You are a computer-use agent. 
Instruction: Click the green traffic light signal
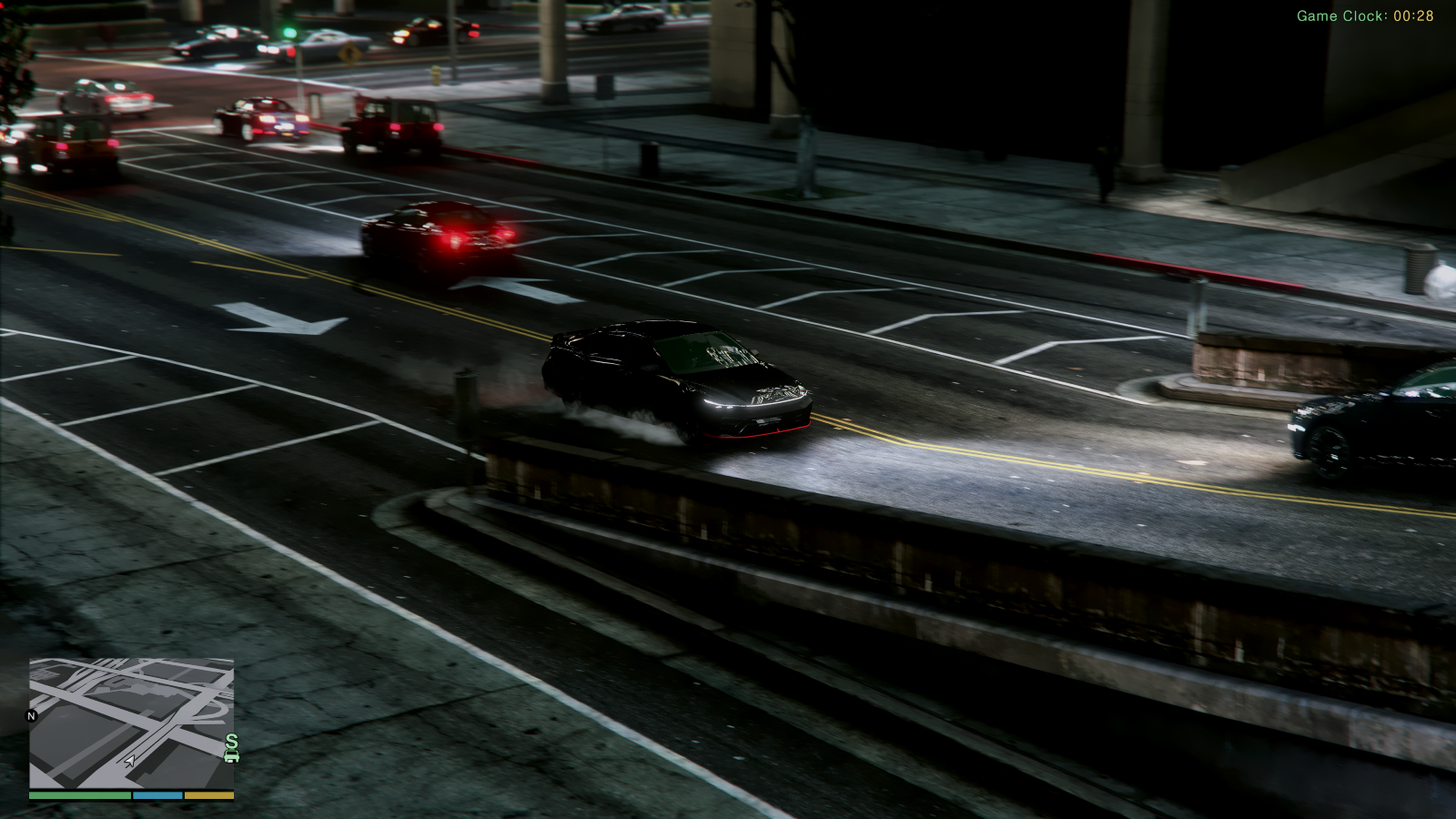[289, 32]
